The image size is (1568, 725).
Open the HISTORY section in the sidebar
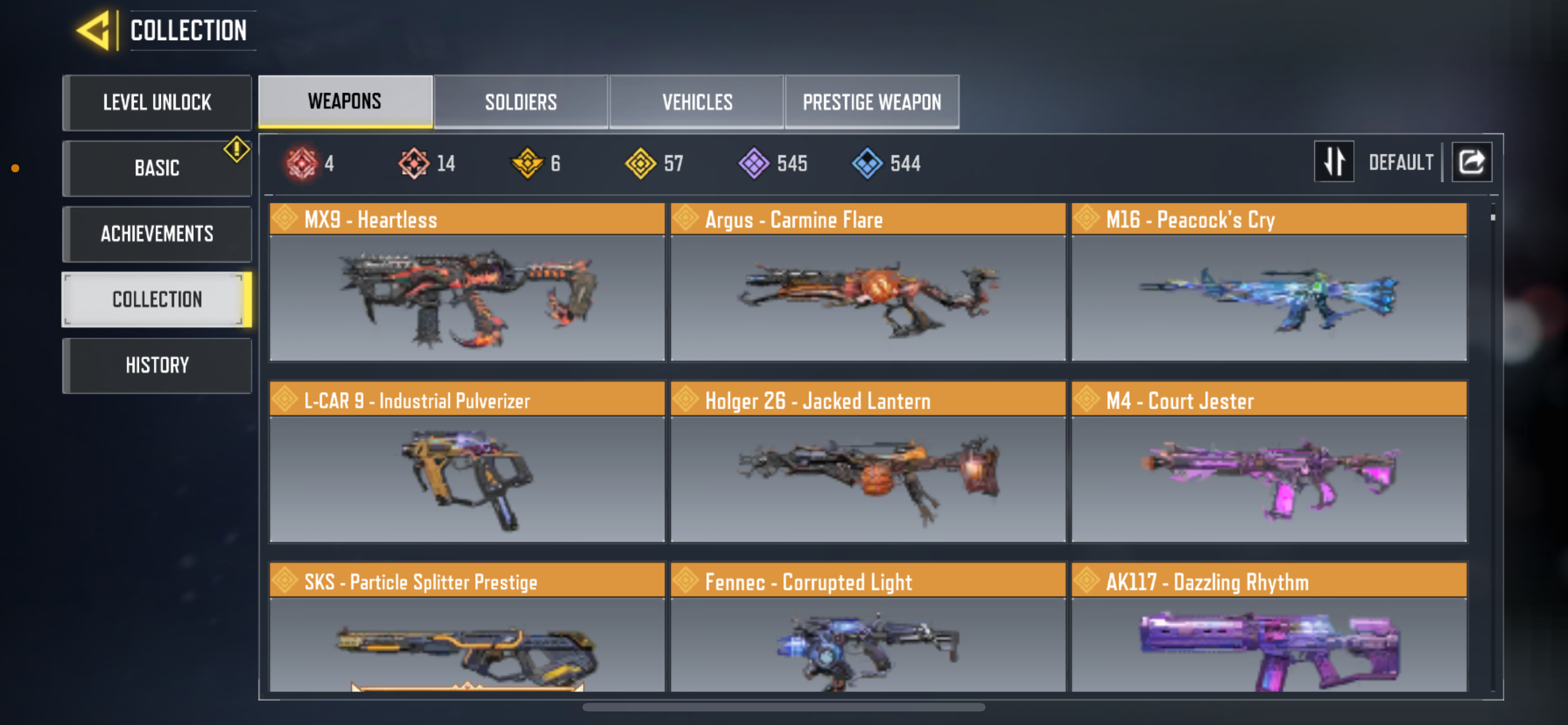click(157, 364)
